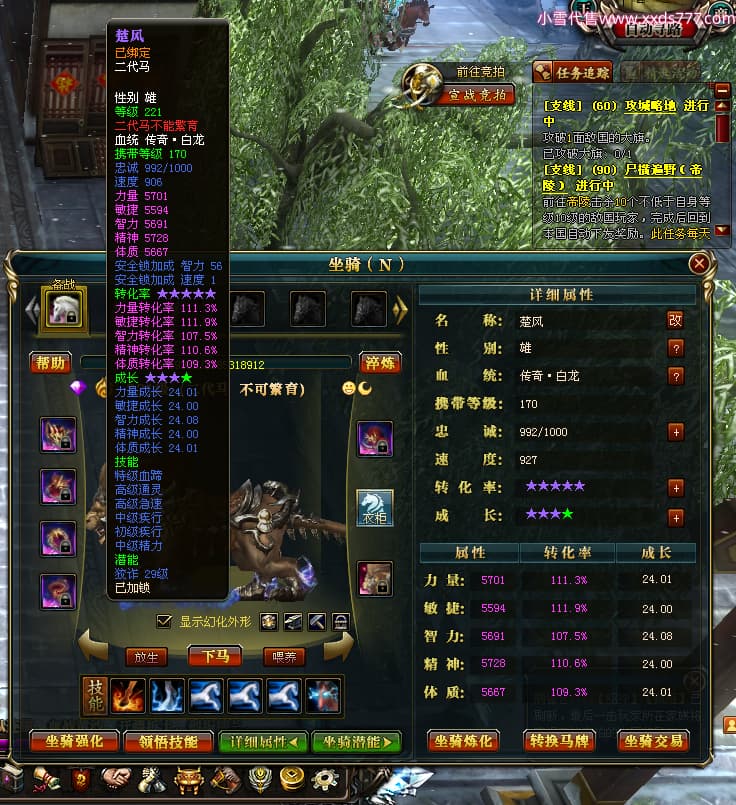Switch to the 任务追踪 quest tracker tab
736x805 pixels.
click(574, 72)
